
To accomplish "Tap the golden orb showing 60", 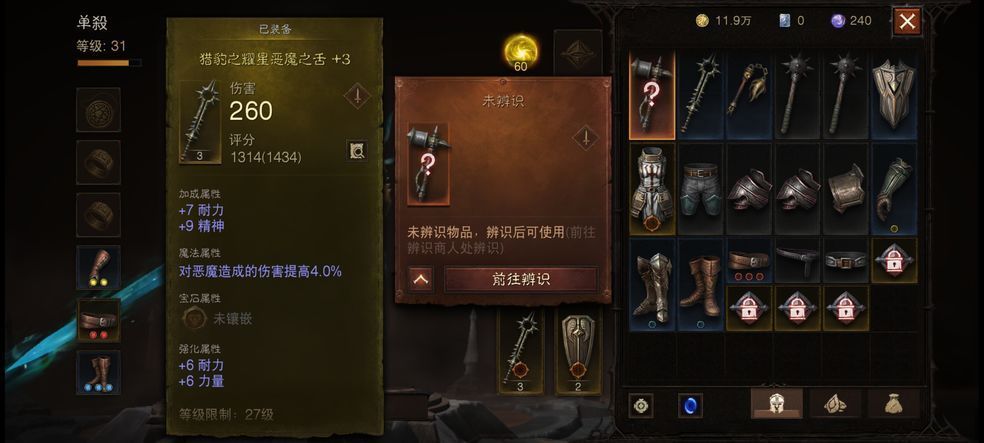I will tap(521, 51).
